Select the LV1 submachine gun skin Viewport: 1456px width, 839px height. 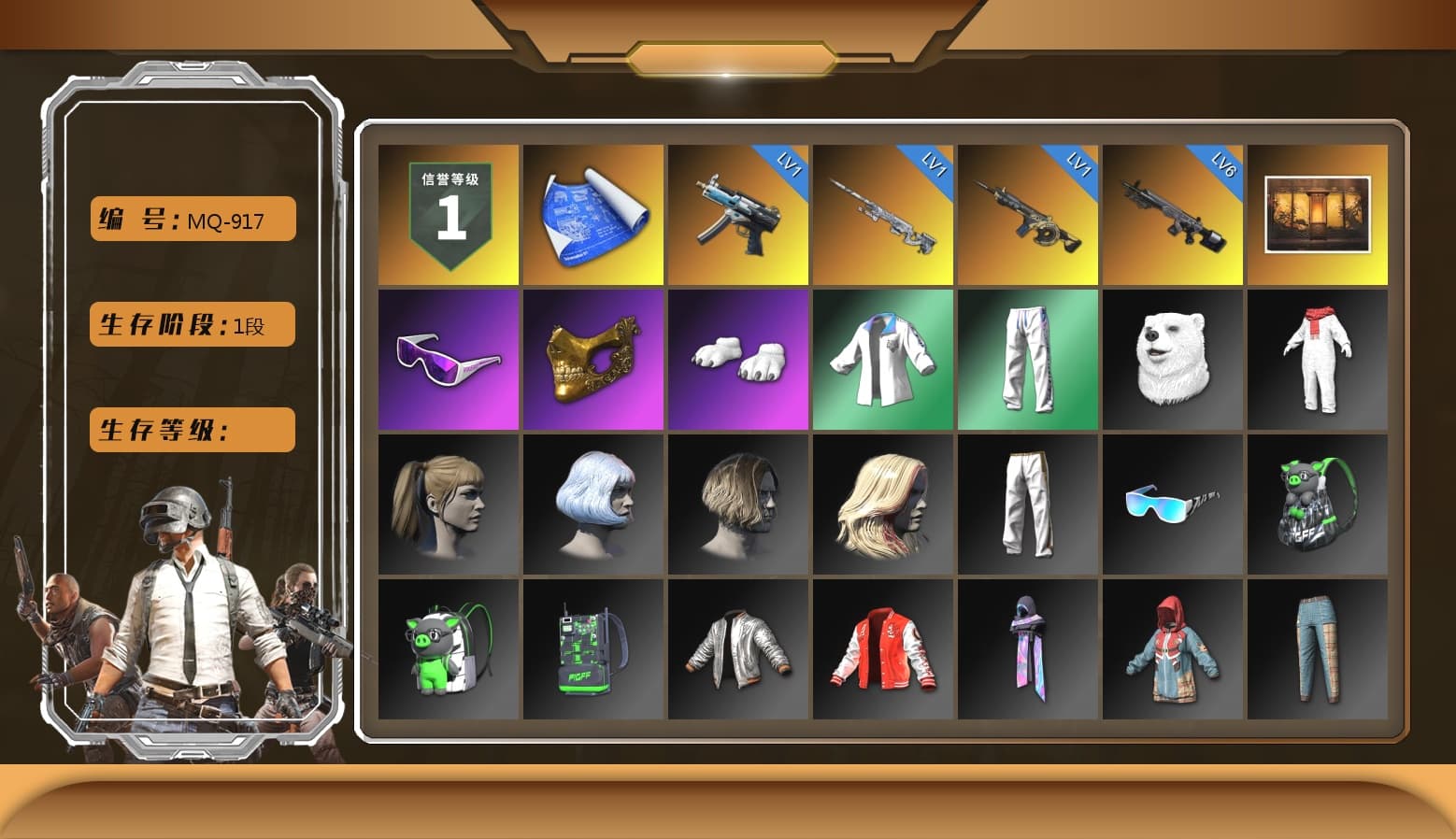(737, 214)
